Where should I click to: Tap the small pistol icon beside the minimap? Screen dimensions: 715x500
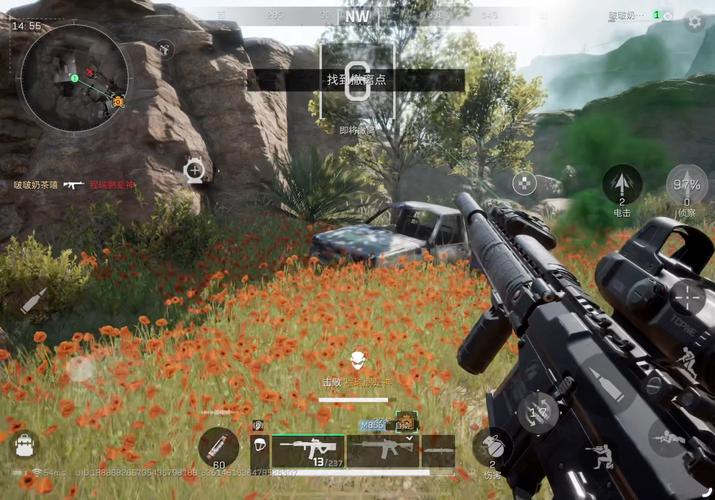(x=165, y=48)
